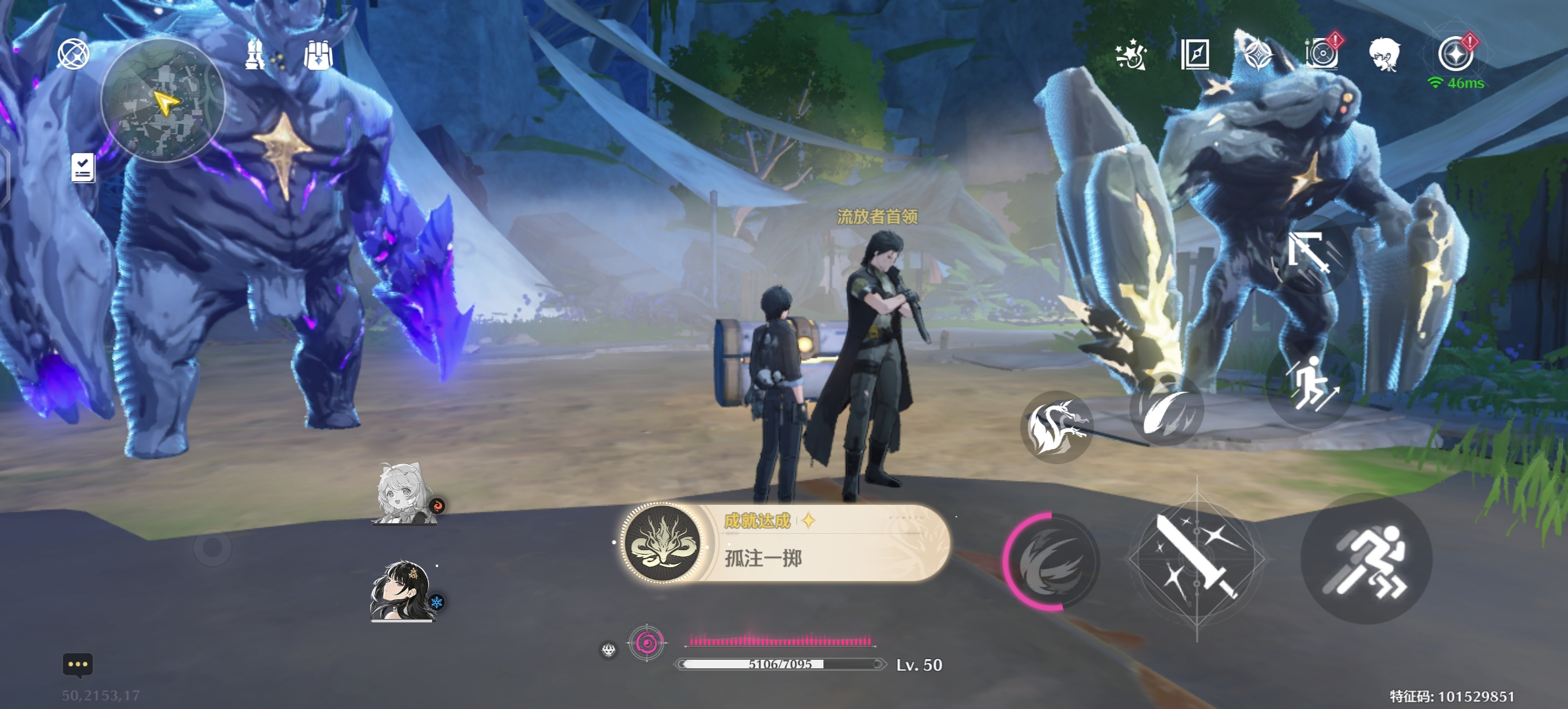This screenshot has width=1568, height=709.
Task: Activate the dragon echo skill
Action: (1056, 427)
